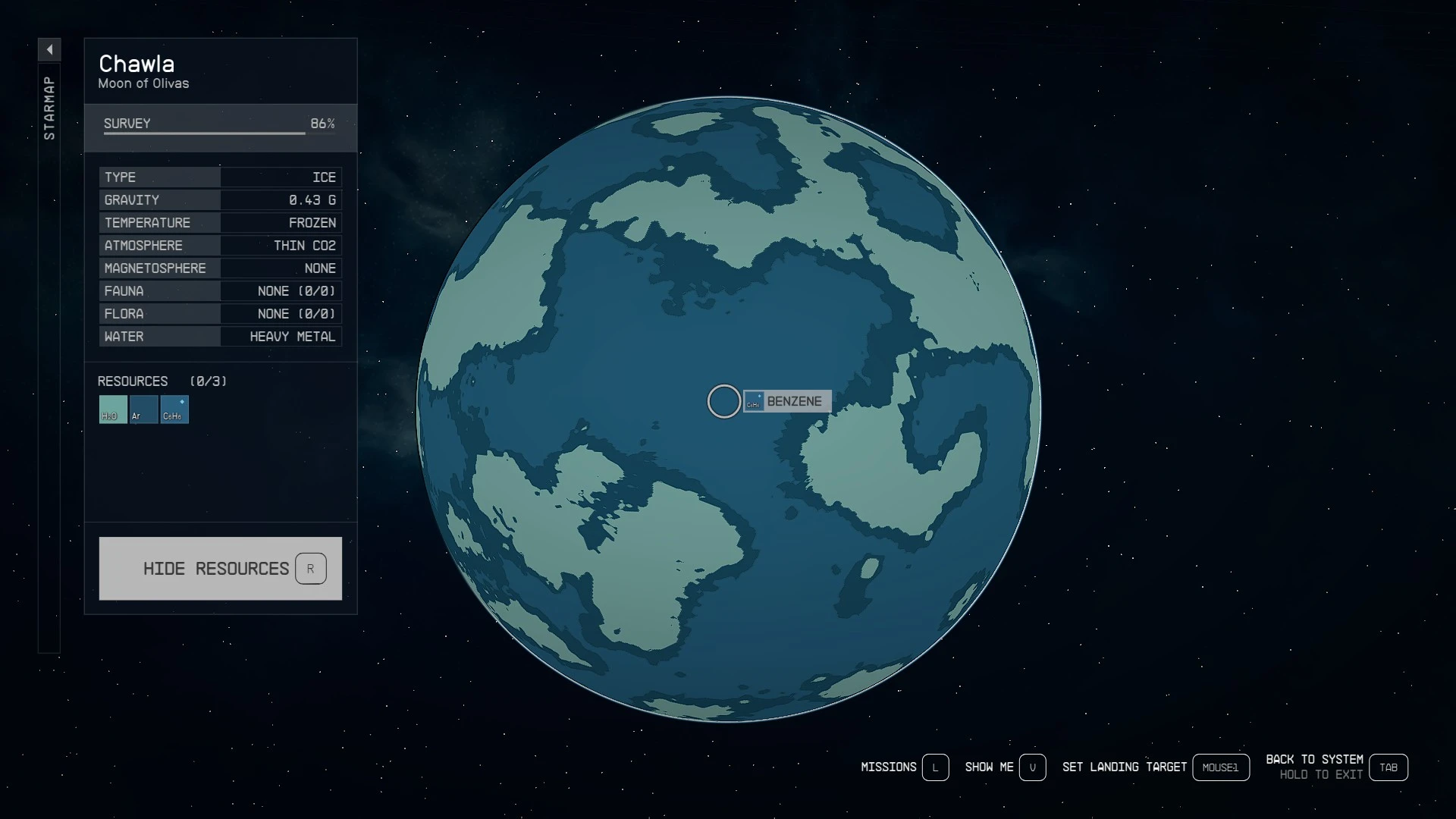Click the Hide Resources button

(x=220, y=569)
